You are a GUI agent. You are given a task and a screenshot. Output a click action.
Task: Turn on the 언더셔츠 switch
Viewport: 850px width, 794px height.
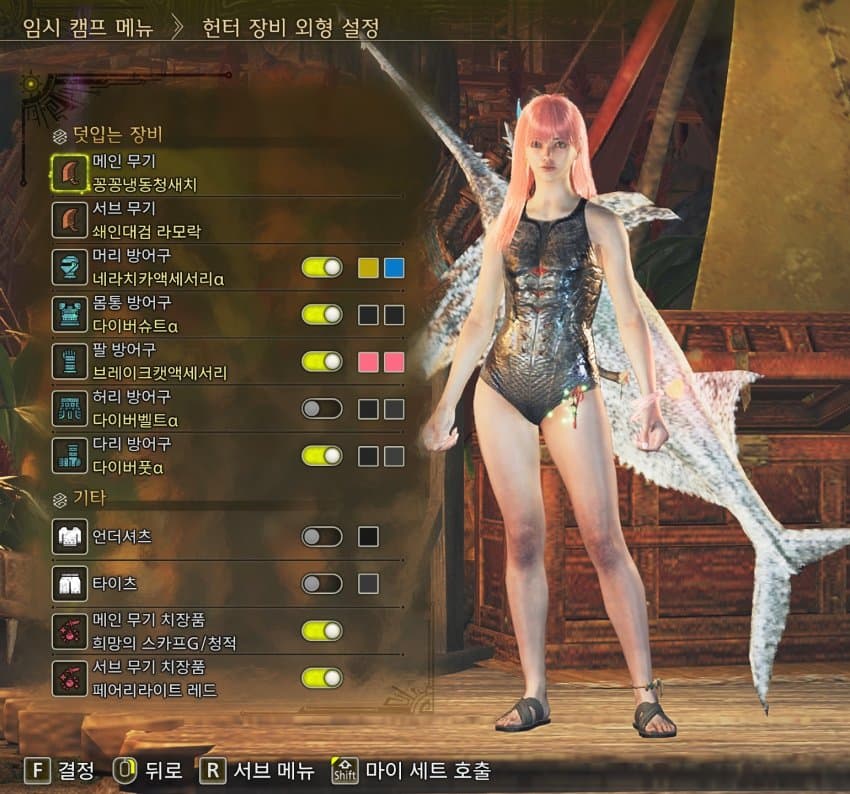(x=322, y=536)
